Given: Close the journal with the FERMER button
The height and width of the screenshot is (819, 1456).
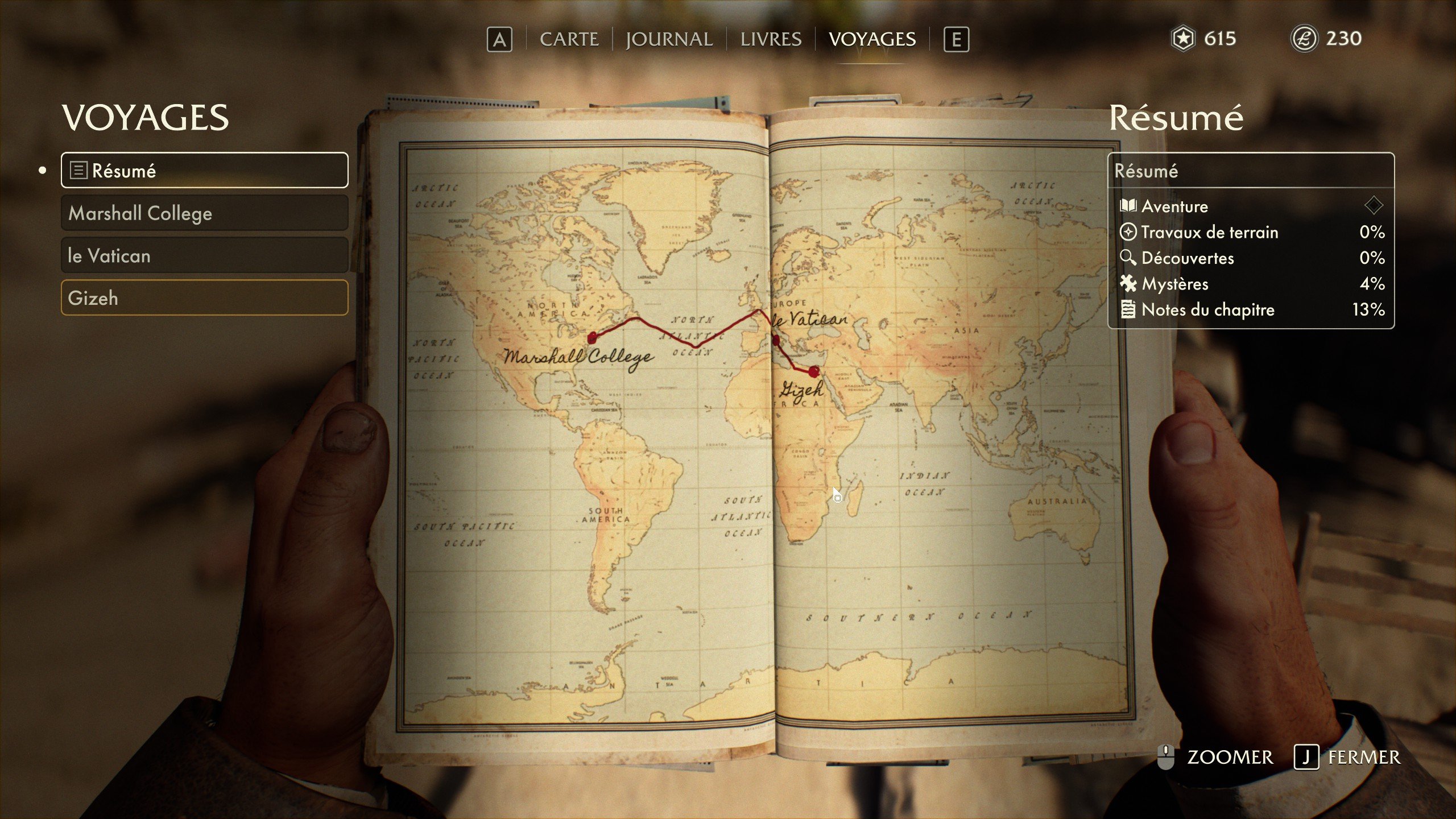Looking at the screenshot, I should coord(1348,758).
